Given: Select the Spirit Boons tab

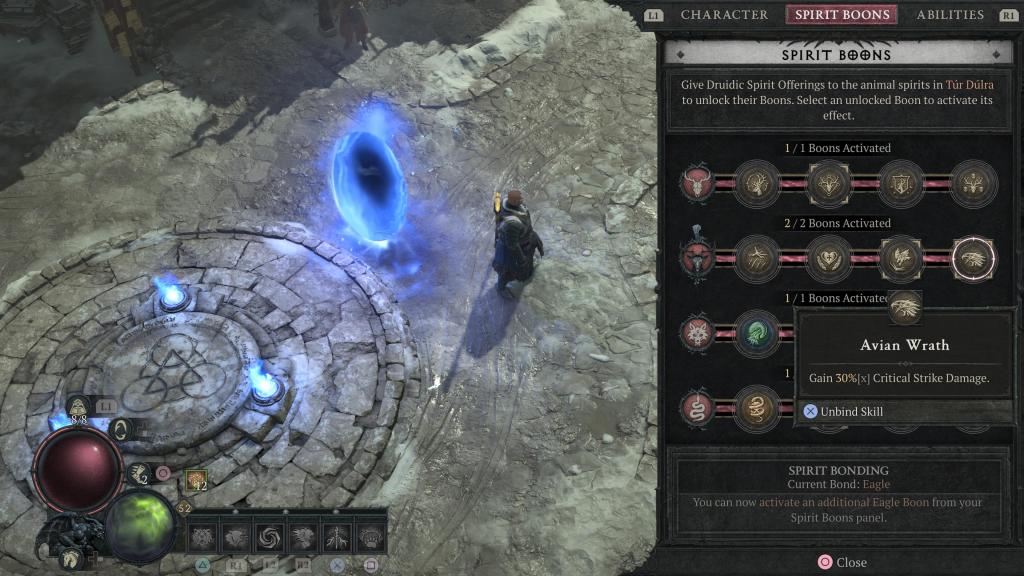Looking at the screenshot, I should [841, 15].
